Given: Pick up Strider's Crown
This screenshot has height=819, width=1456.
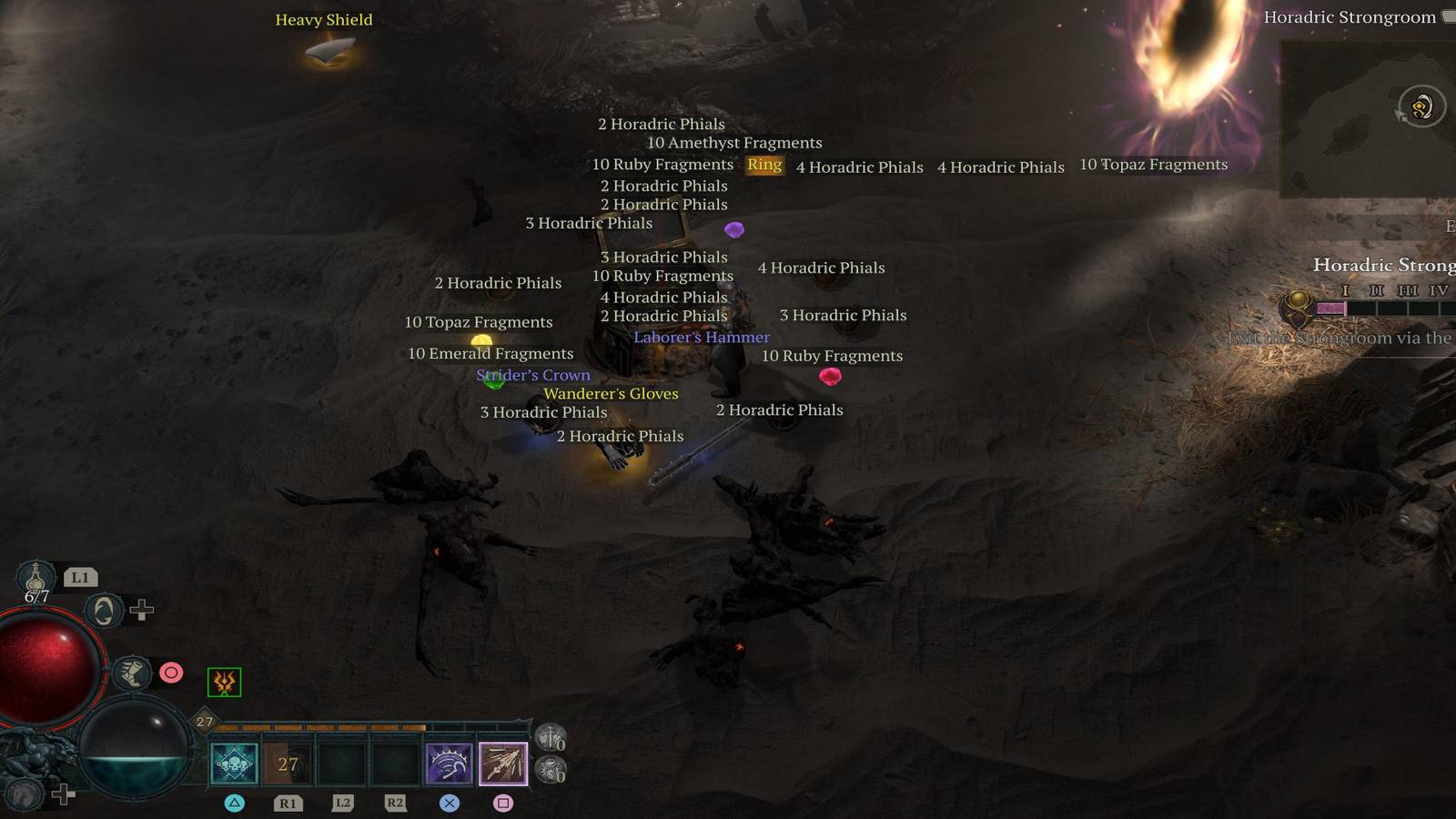Looking at the screenshot, I should pyautogui.click(x=533, y=375).
